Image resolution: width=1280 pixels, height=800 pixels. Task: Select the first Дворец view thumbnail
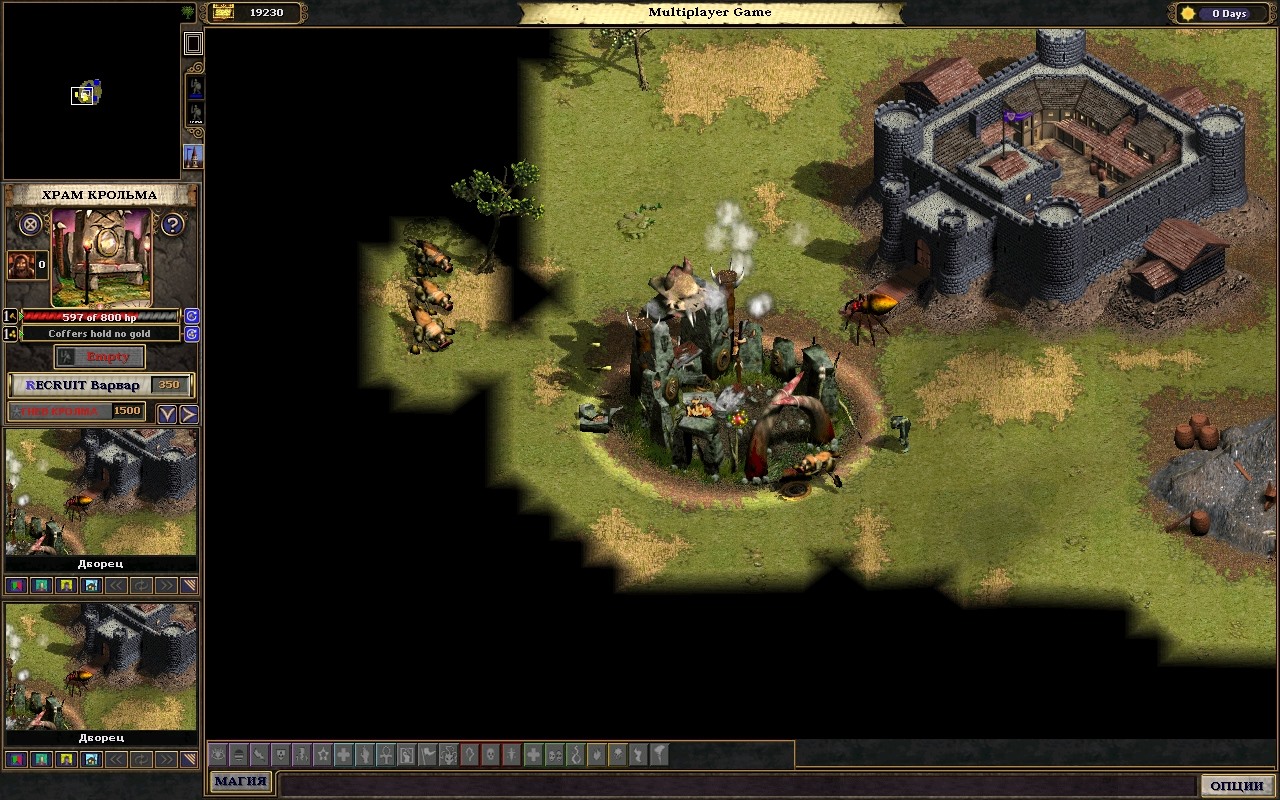[x=101, y=492]
